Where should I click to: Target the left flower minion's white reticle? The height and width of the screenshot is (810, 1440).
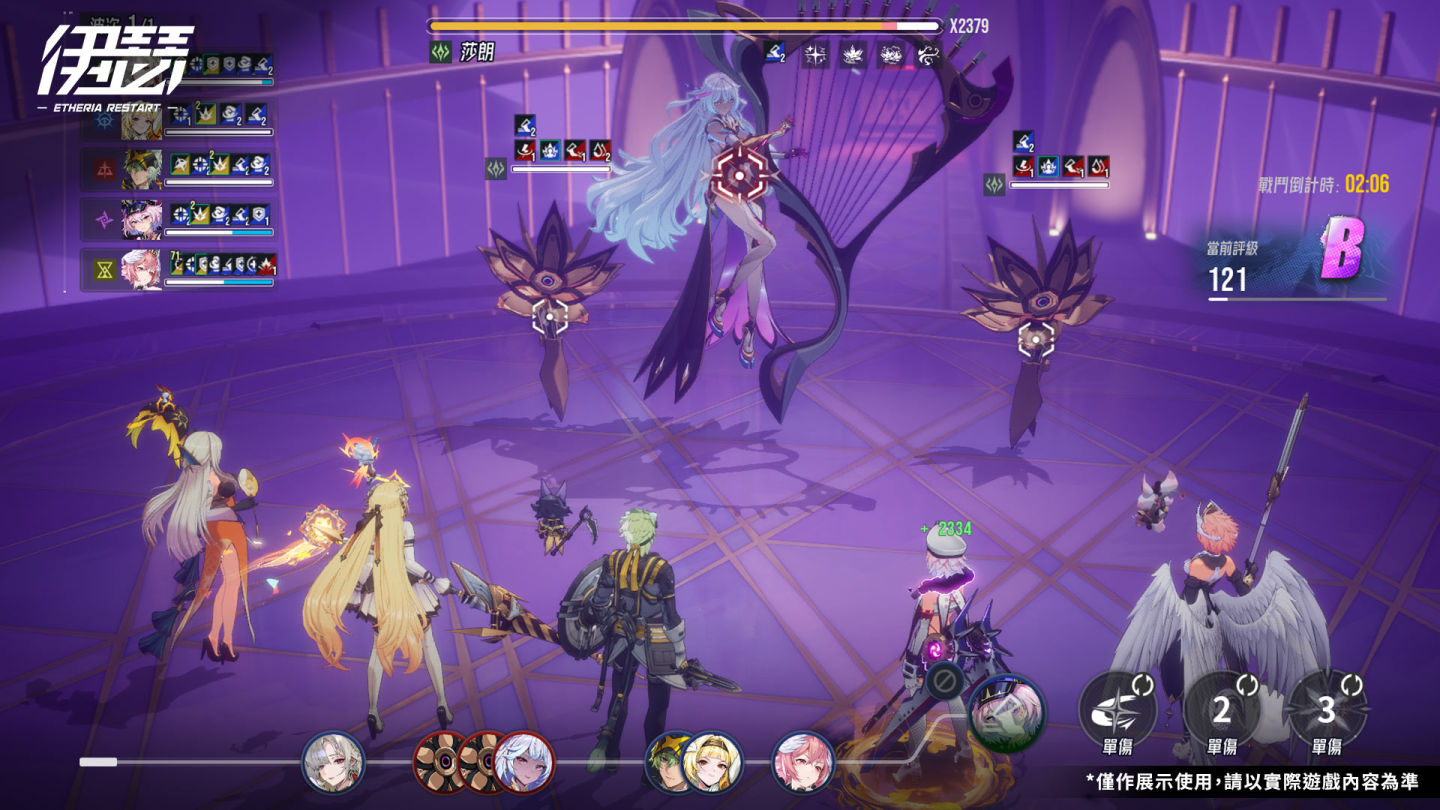(x=549, y=316)
